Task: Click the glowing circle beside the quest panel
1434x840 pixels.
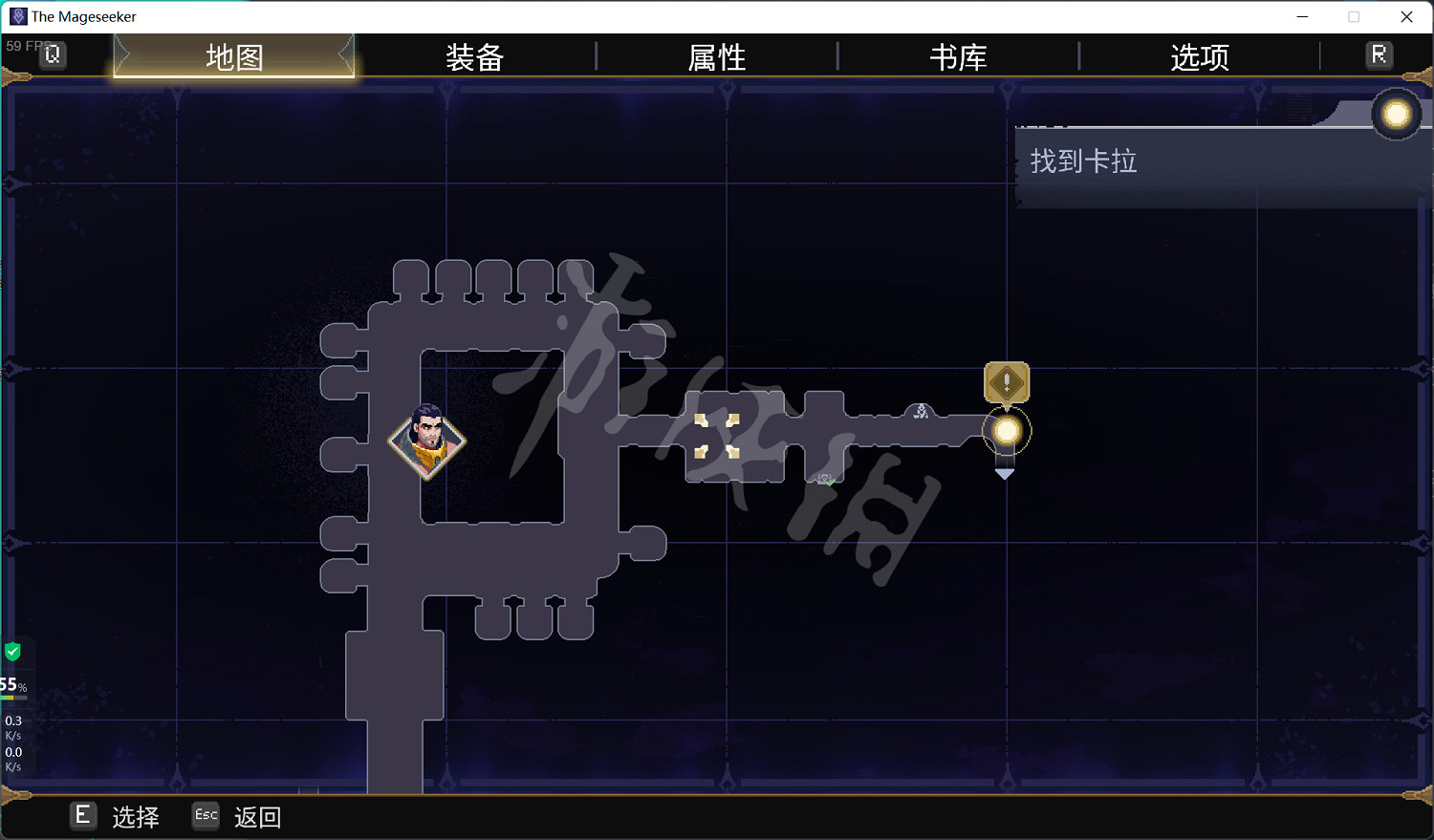Action: (1396, 114)
